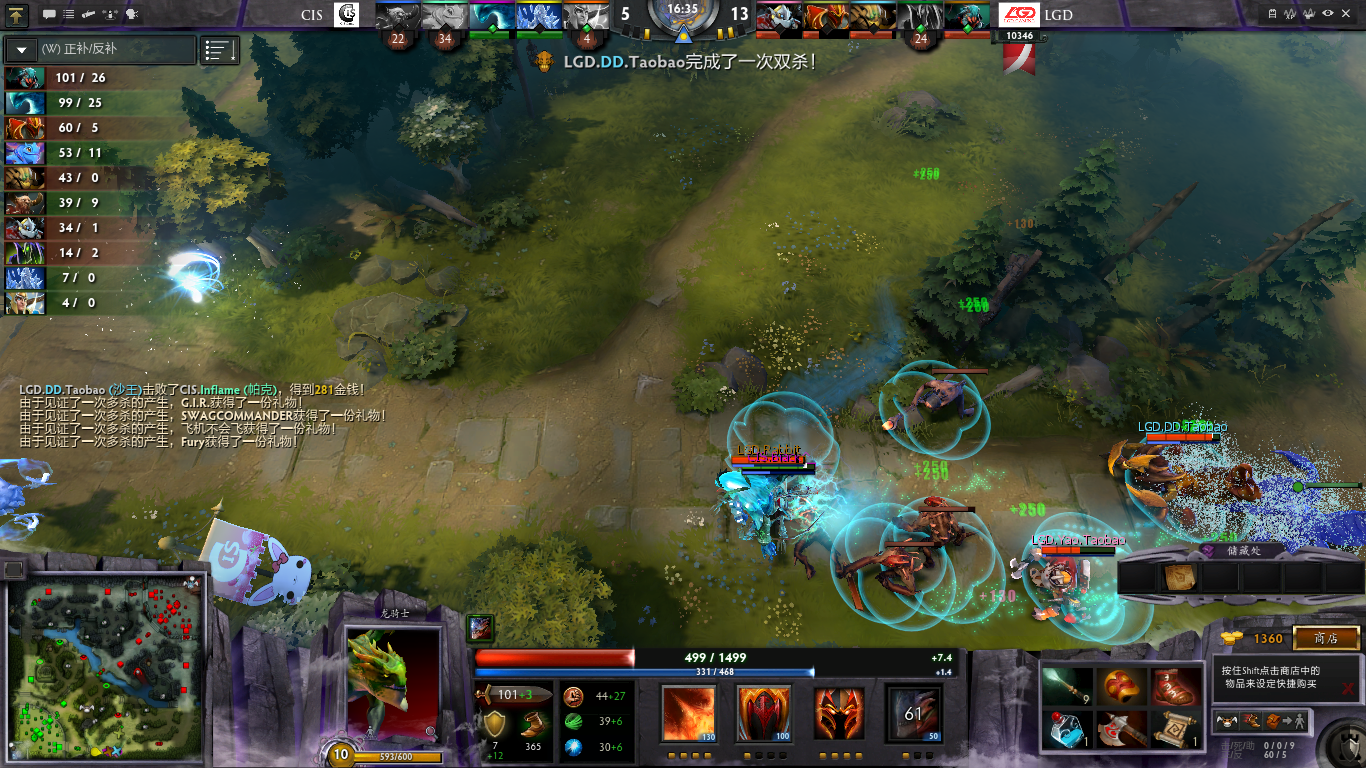Click the Quelling Blade inventory slot
Image resolution: width=1366 pixels, height=768 pixels.
(x=1122, y=729)
